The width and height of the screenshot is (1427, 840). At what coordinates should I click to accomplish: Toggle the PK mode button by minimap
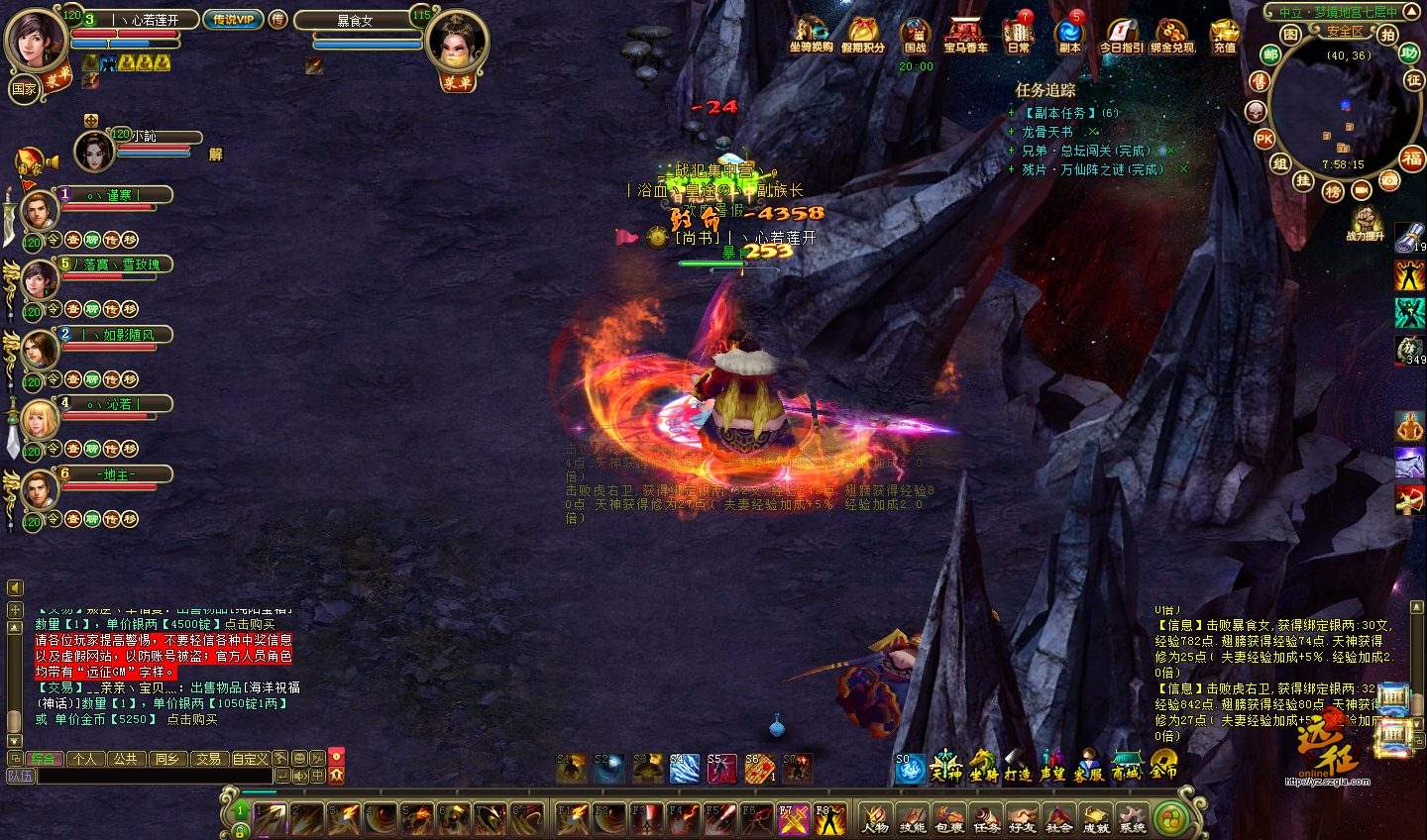pos(1264,139)
